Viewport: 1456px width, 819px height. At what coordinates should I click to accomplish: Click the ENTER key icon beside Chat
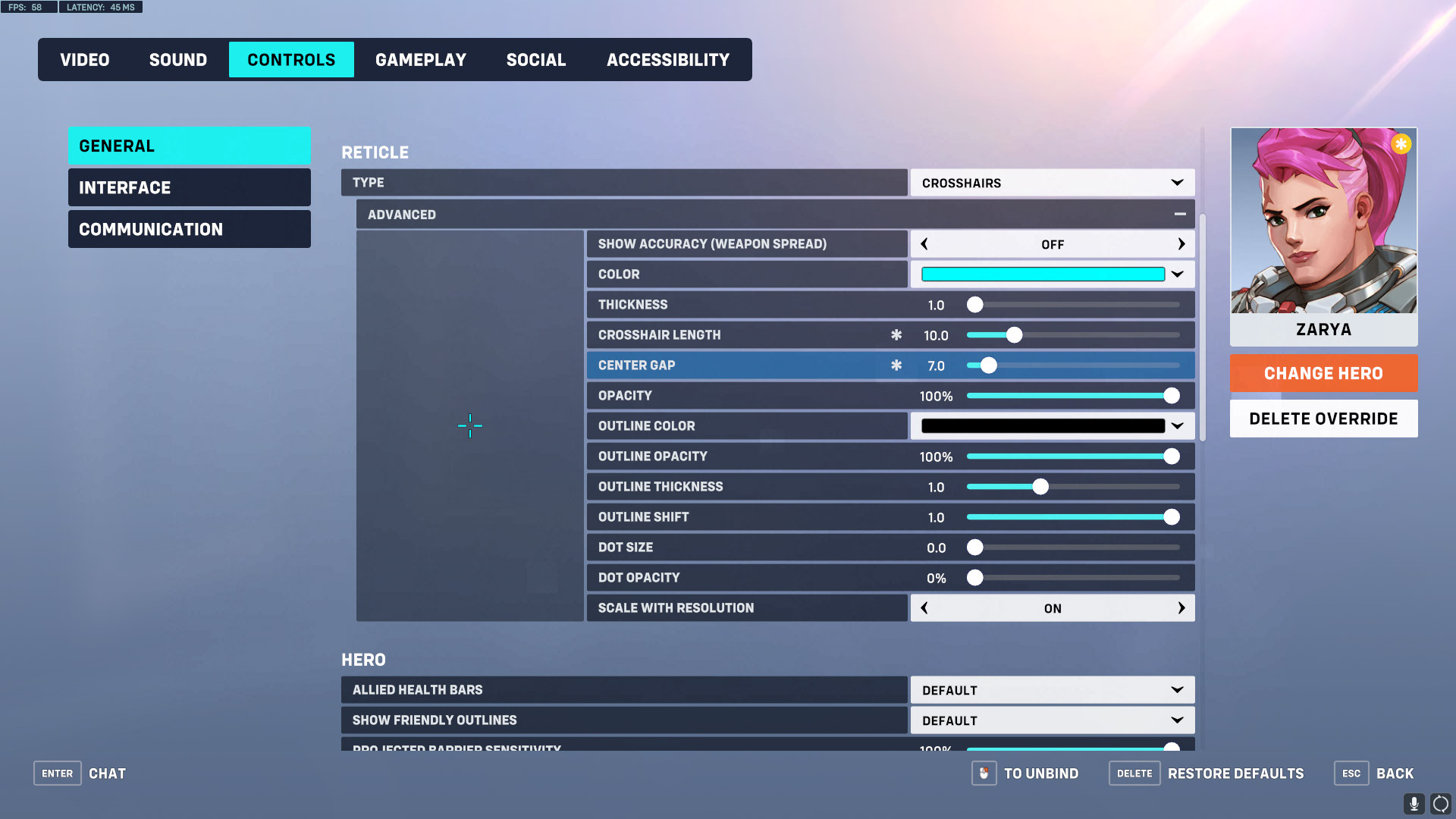tap(57, 773)
